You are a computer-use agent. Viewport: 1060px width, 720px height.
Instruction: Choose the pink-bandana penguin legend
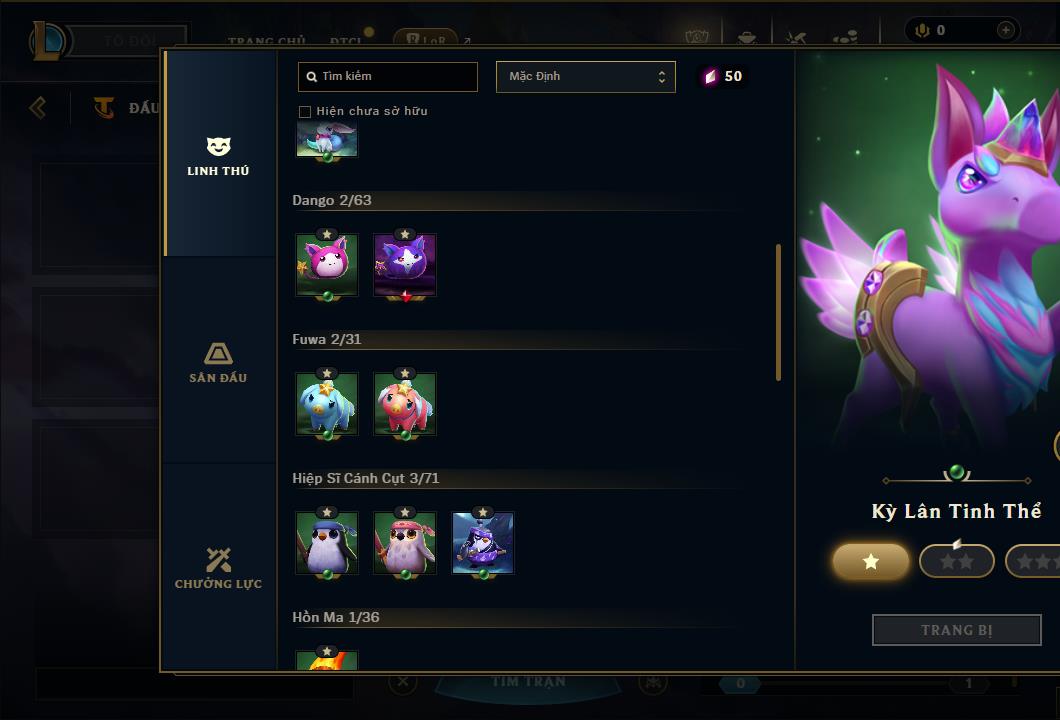tap(405, 544)
